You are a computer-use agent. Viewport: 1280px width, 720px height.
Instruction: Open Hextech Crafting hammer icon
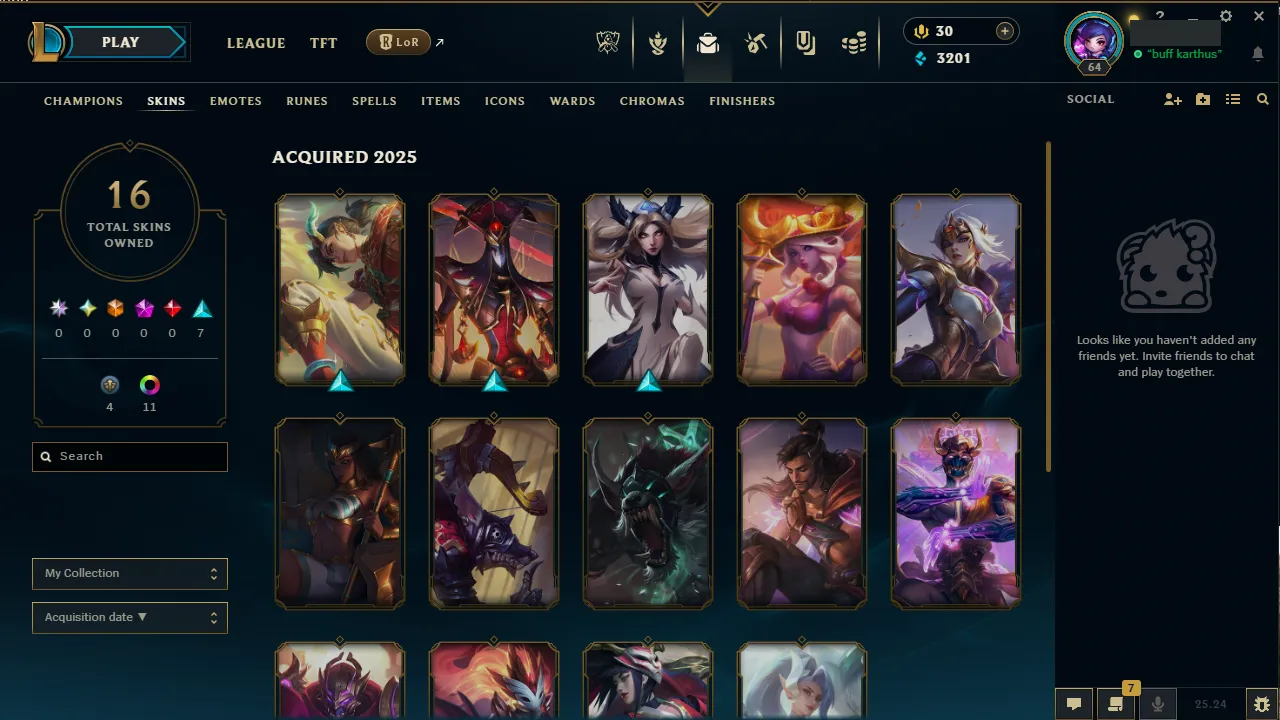tap(757, 42)
